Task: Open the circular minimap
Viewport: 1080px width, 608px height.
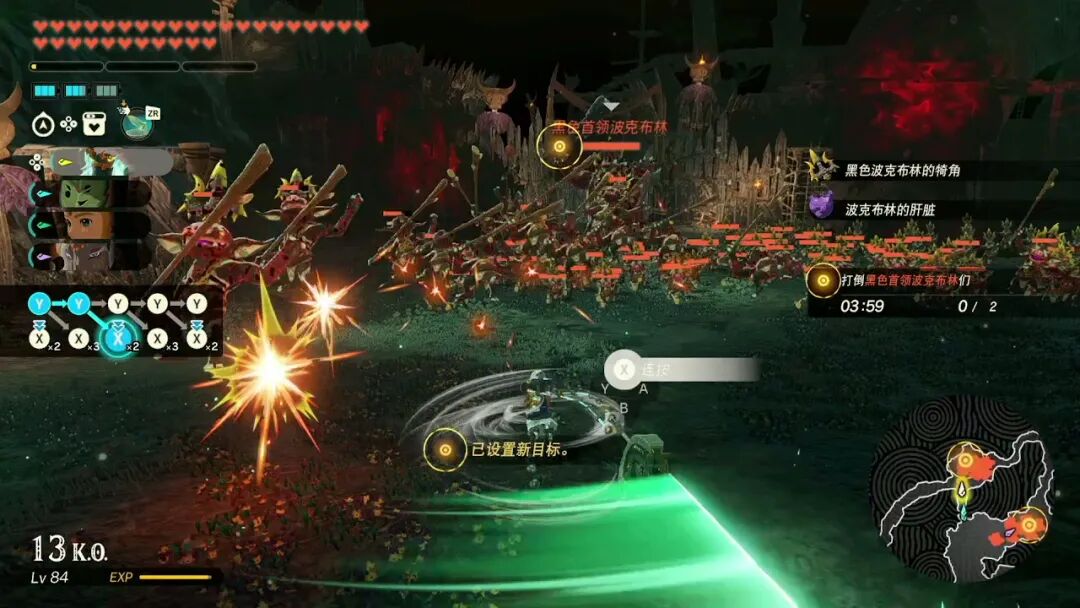Action: tap(962, 489)
